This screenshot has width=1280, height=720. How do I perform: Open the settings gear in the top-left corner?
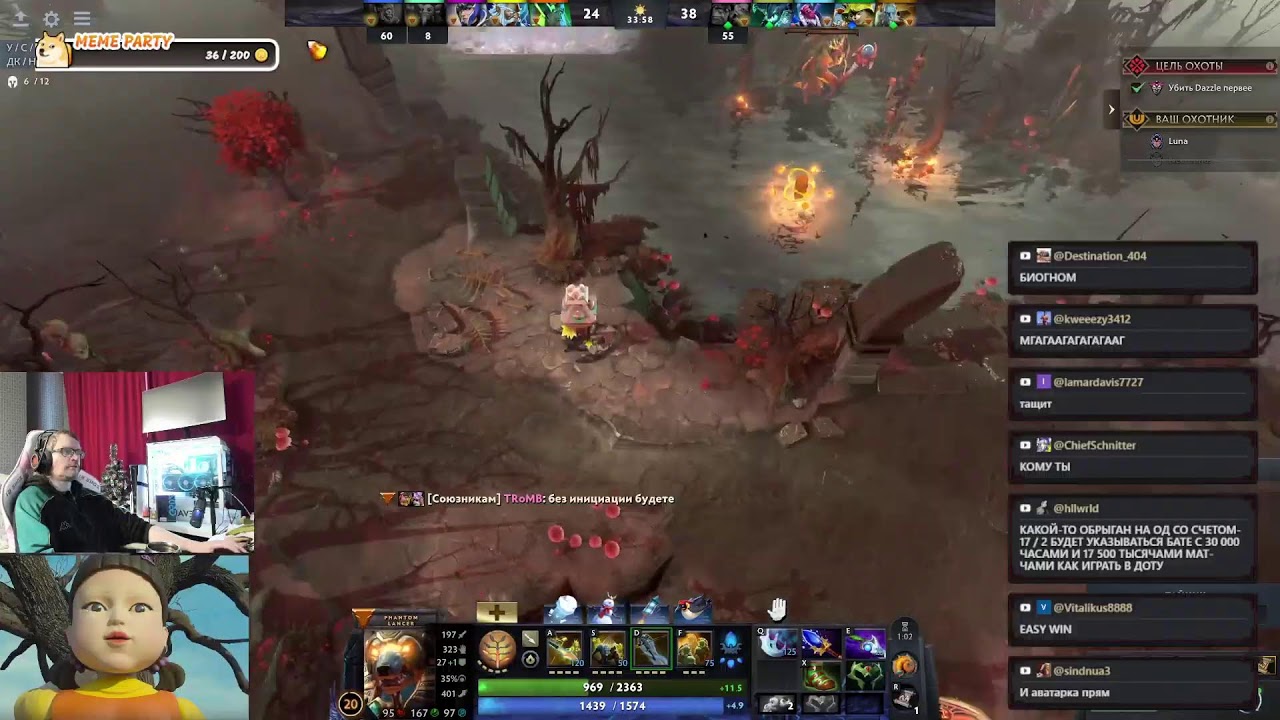[x=52, y=18]
